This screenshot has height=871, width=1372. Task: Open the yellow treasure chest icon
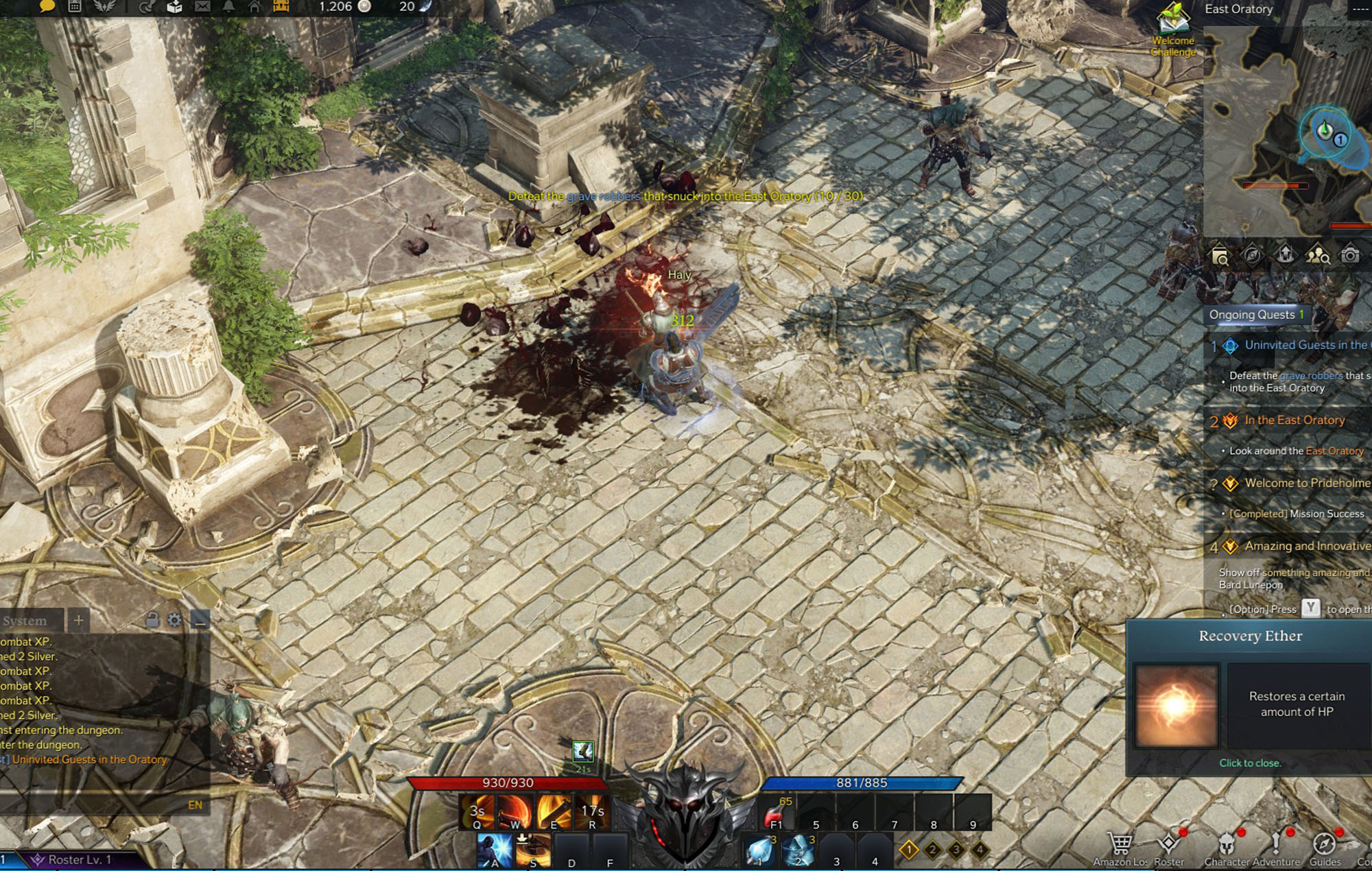281,7
